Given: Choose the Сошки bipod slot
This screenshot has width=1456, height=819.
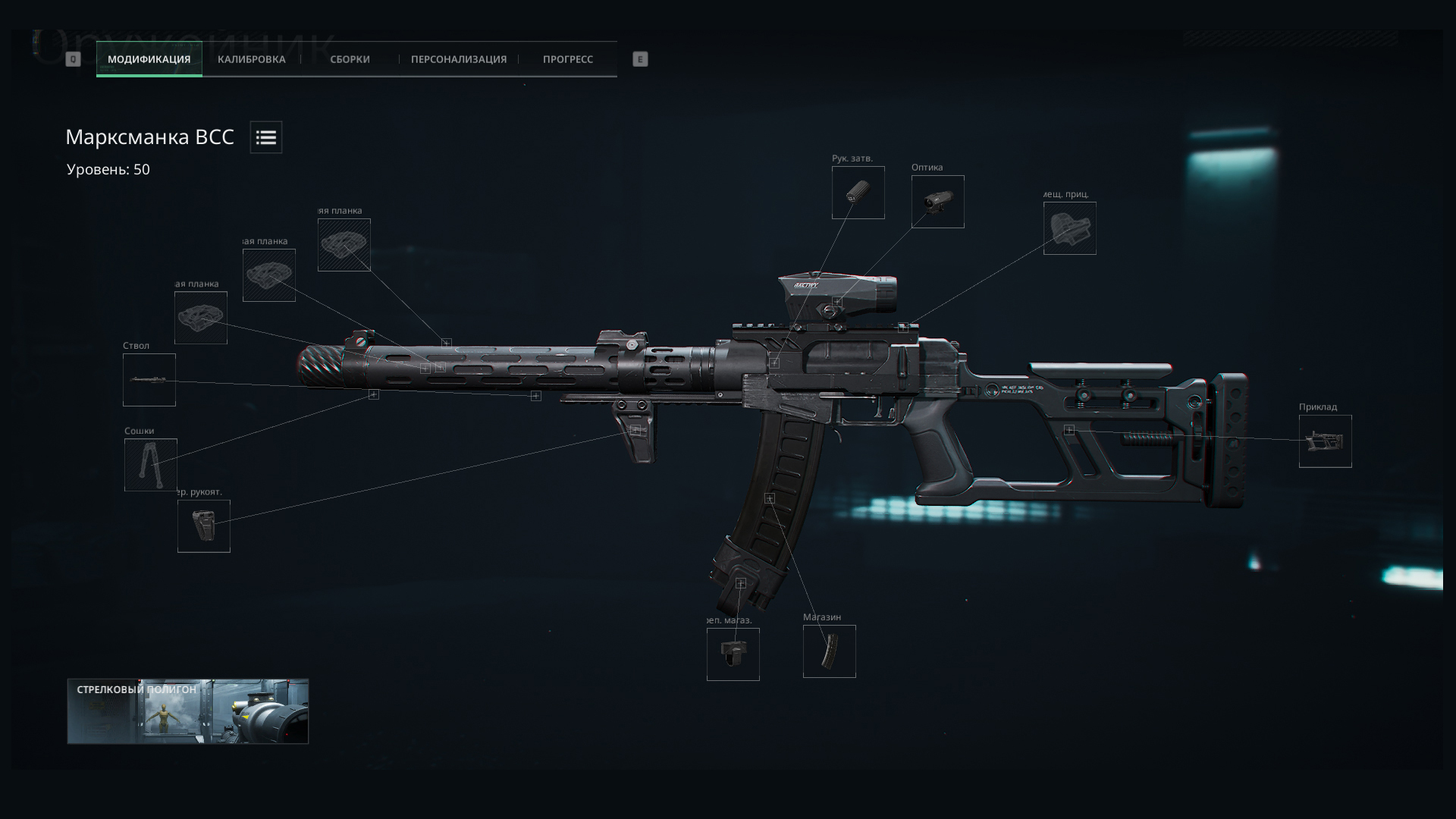Looking at the screenshot, I should (x=151, y=465).
